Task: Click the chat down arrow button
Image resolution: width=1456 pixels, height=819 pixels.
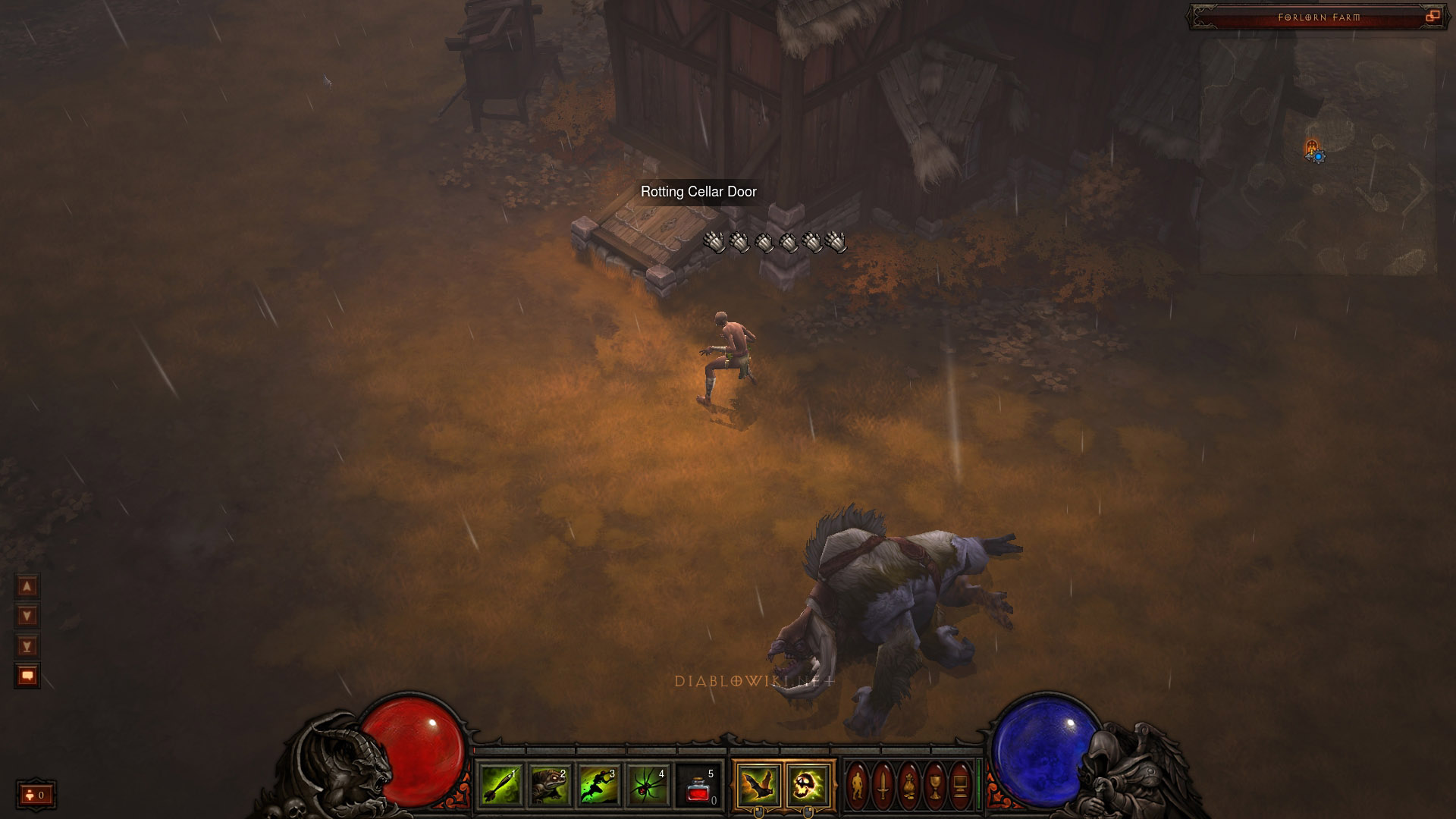Action: point(27,616)
